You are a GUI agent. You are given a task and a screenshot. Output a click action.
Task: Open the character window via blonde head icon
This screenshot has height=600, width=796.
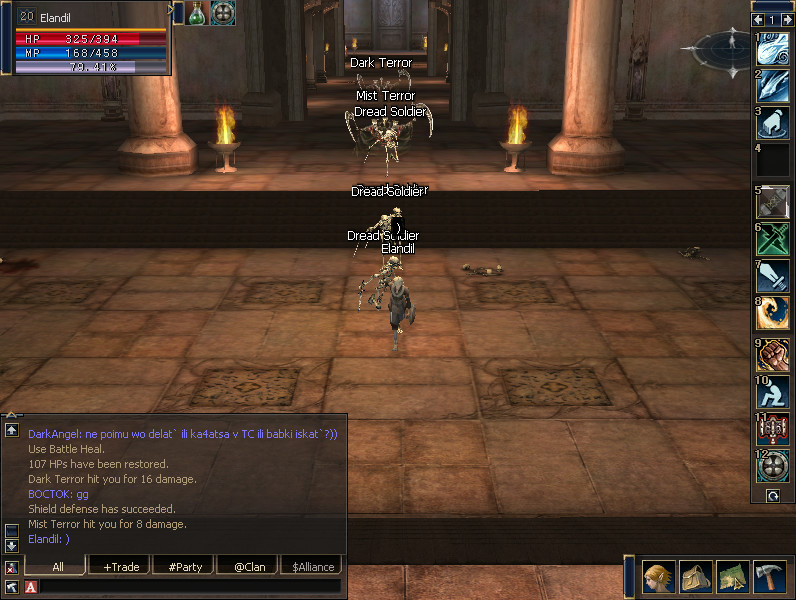pos(658,578)
